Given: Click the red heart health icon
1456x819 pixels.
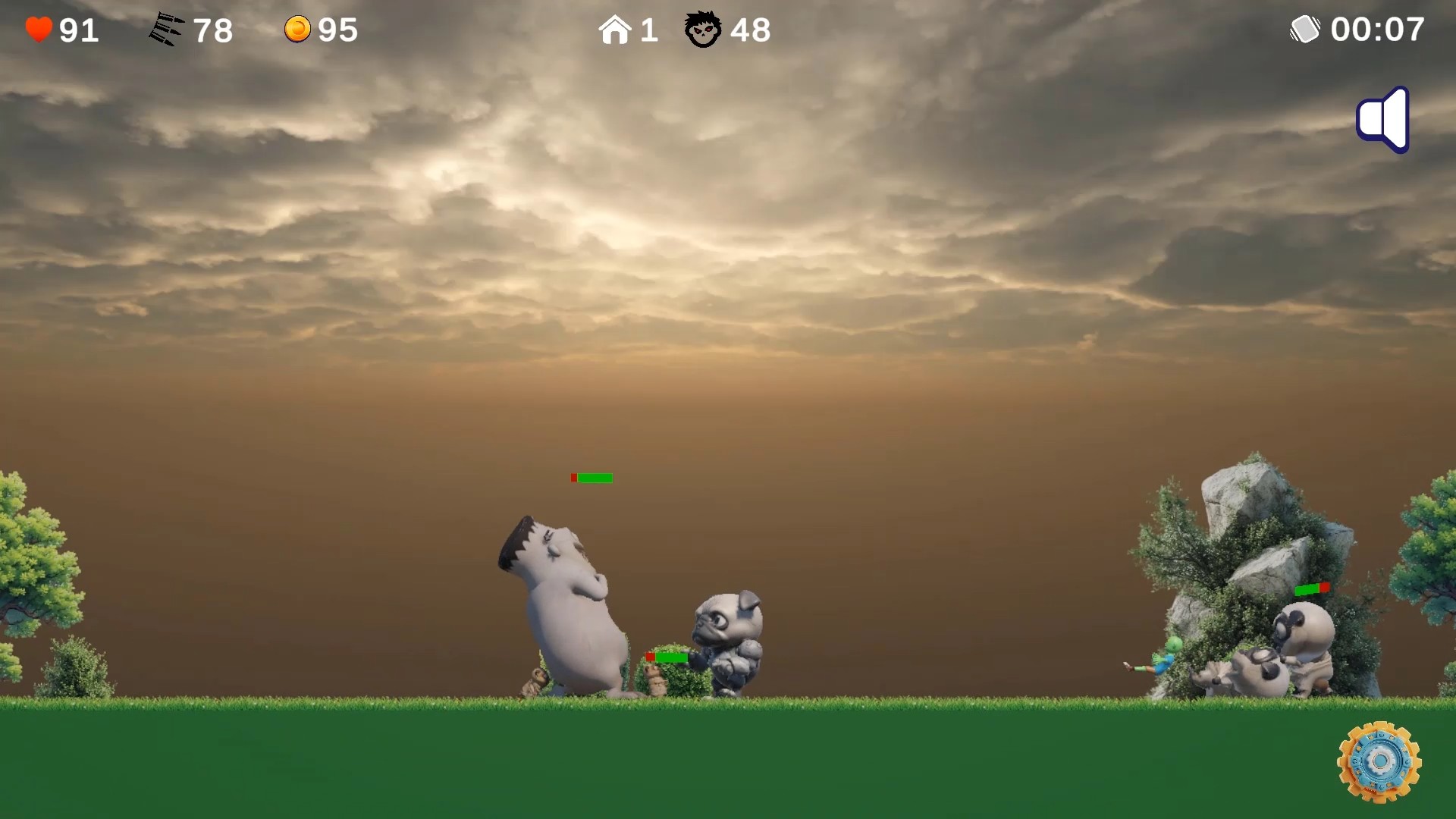Looking at the screenshot, I should pyautogui.click(x=38, y=29).
